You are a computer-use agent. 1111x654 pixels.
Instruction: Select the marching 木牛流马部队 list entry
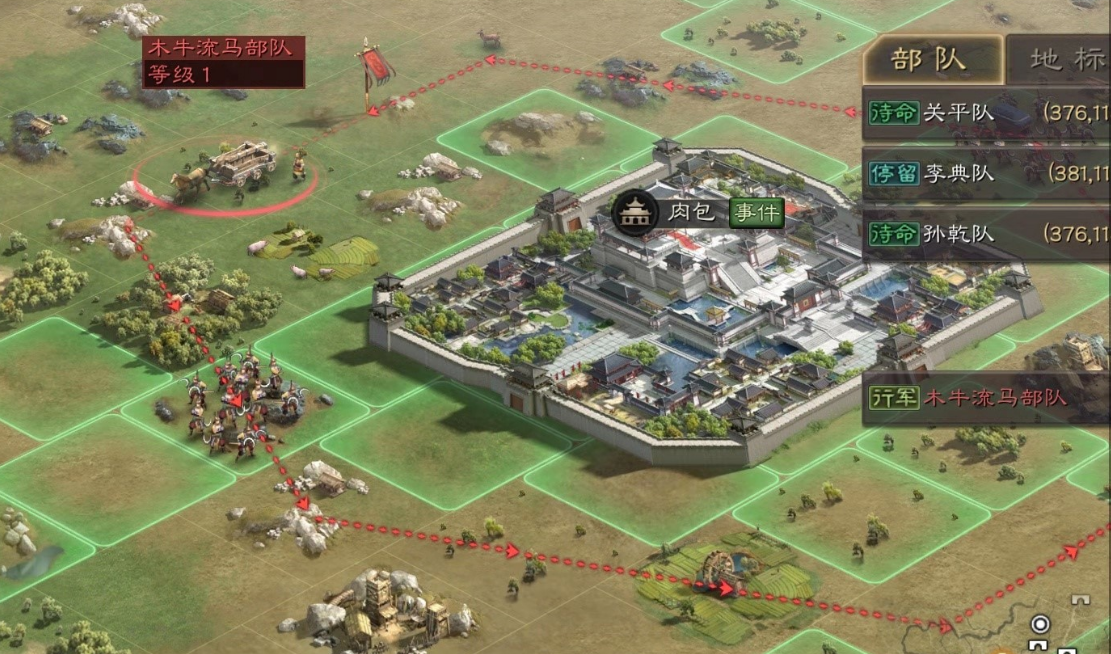pyautogui.click(x=986, y=398)
